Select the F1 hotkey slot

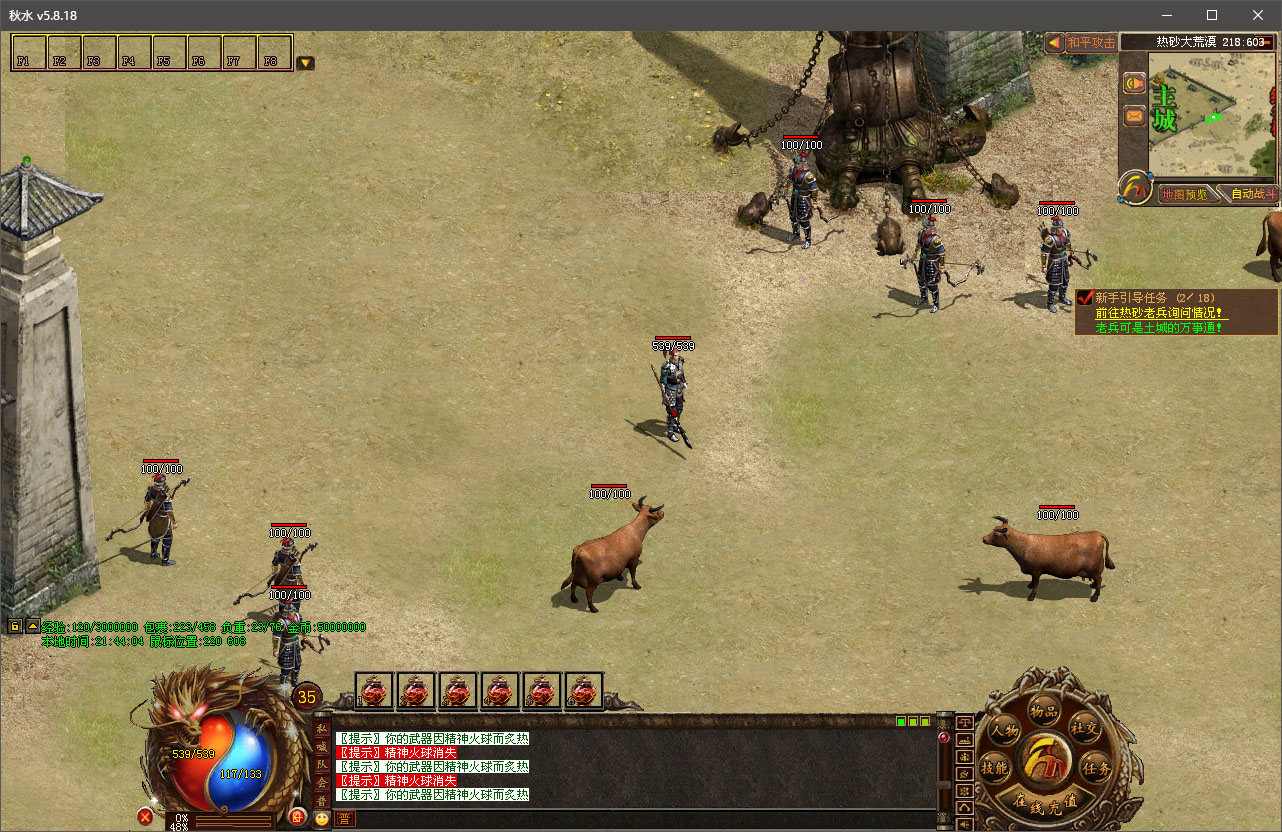coord(29,53)
